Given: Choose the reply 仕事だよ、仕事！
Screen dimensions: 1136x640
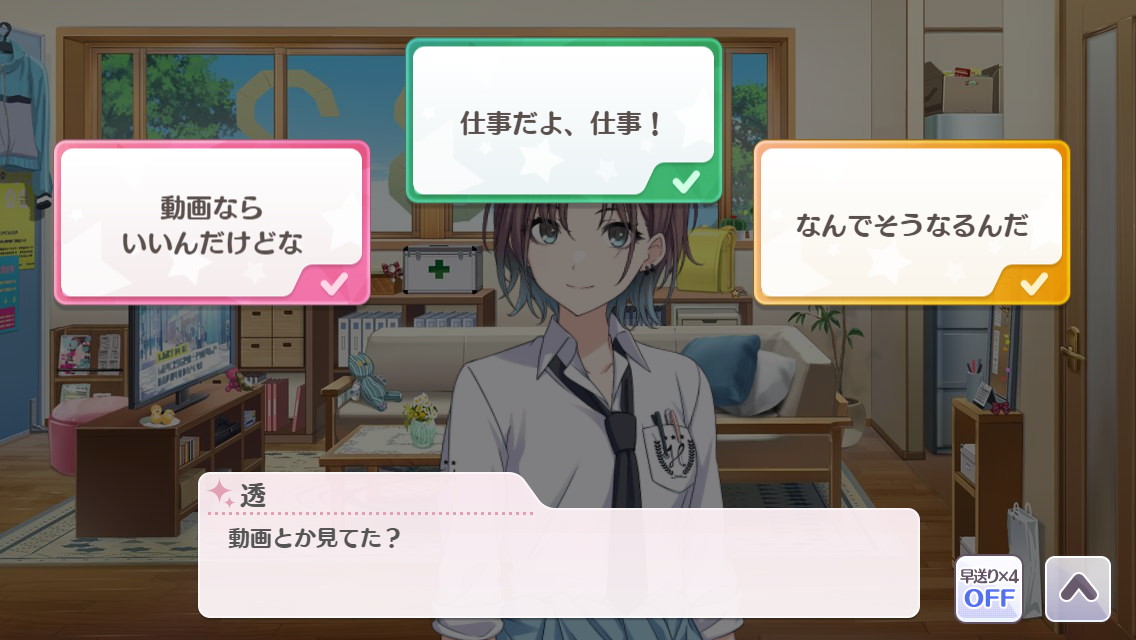Looking at the screenshot, I should coord(563,121).
